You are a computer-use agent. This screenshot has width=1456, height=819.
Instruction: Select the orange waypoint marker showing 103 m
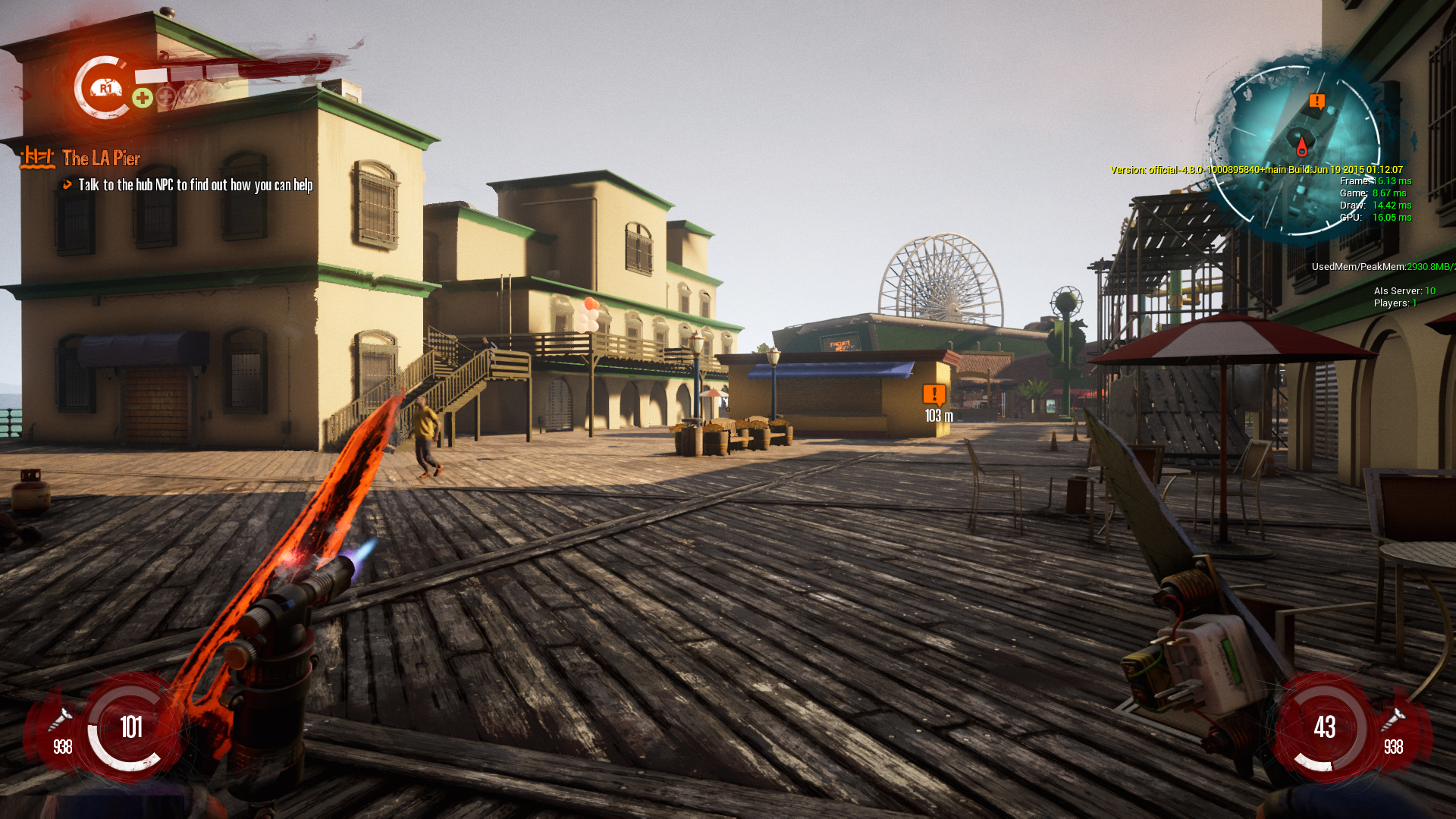tap(934, 394)
